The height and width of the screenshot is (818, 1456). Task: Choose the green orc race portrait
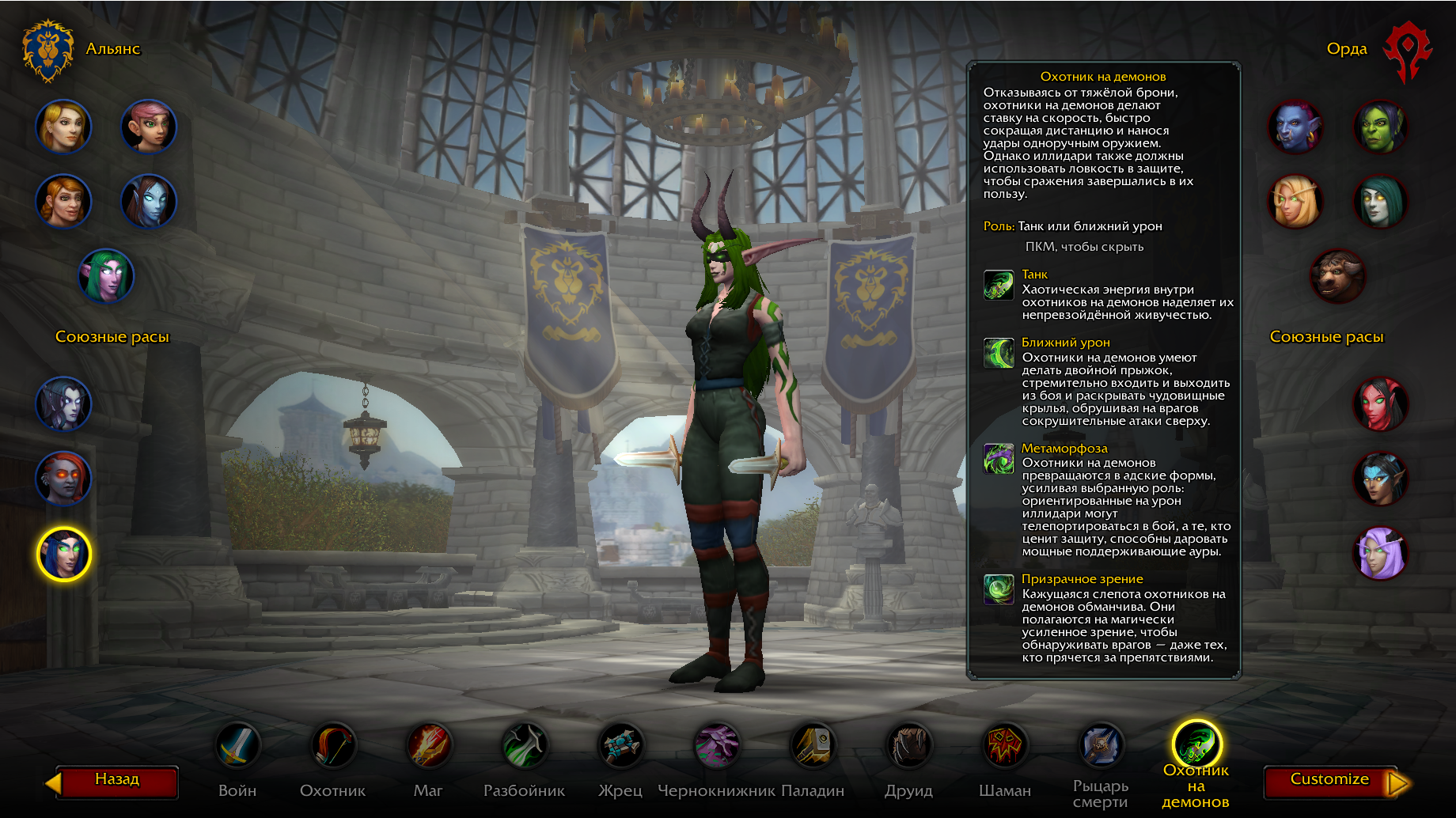click(1380, 127)
